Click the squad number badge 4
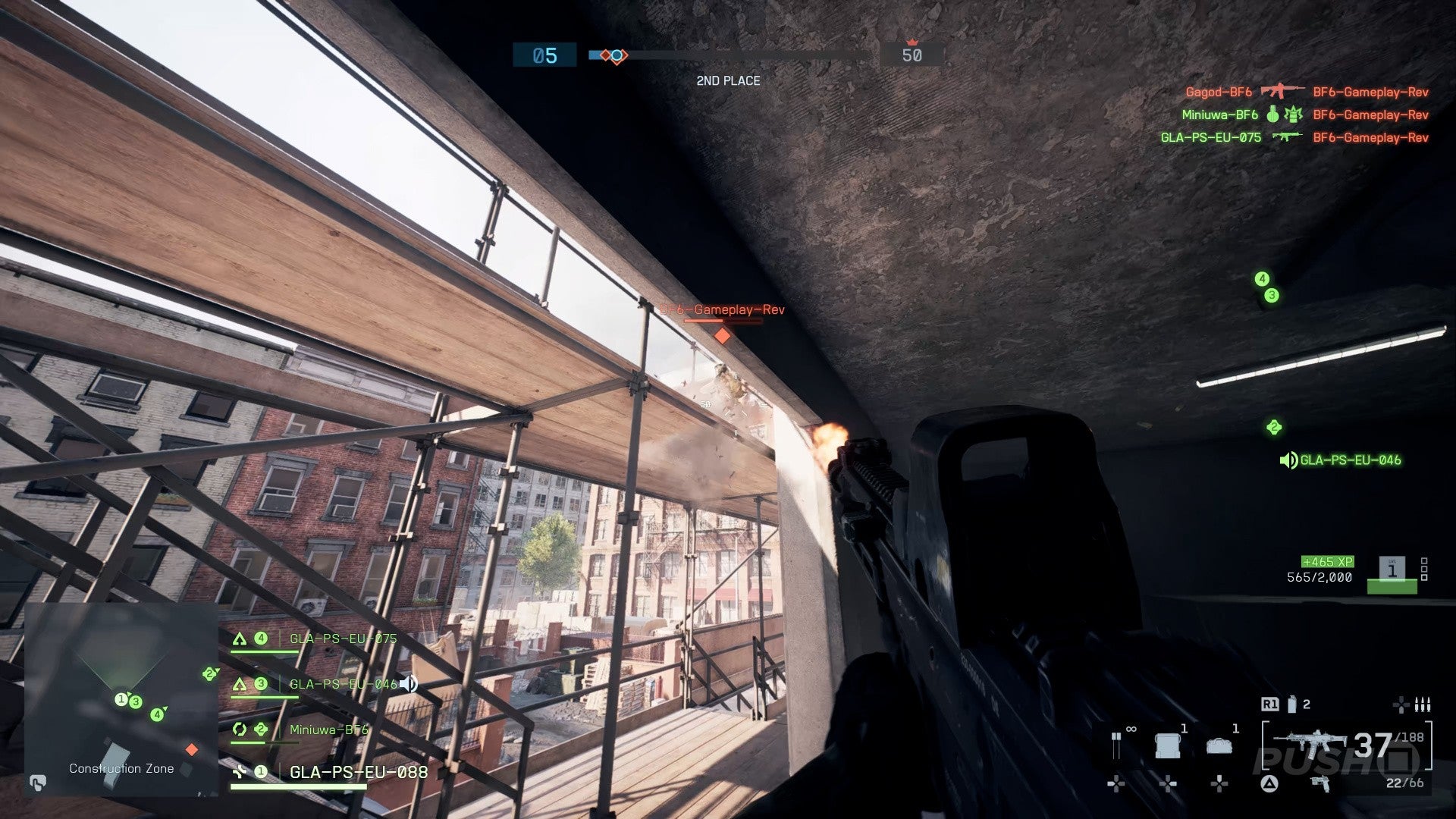The height and width of the screenshot is (819, 1456). [260, 639]
